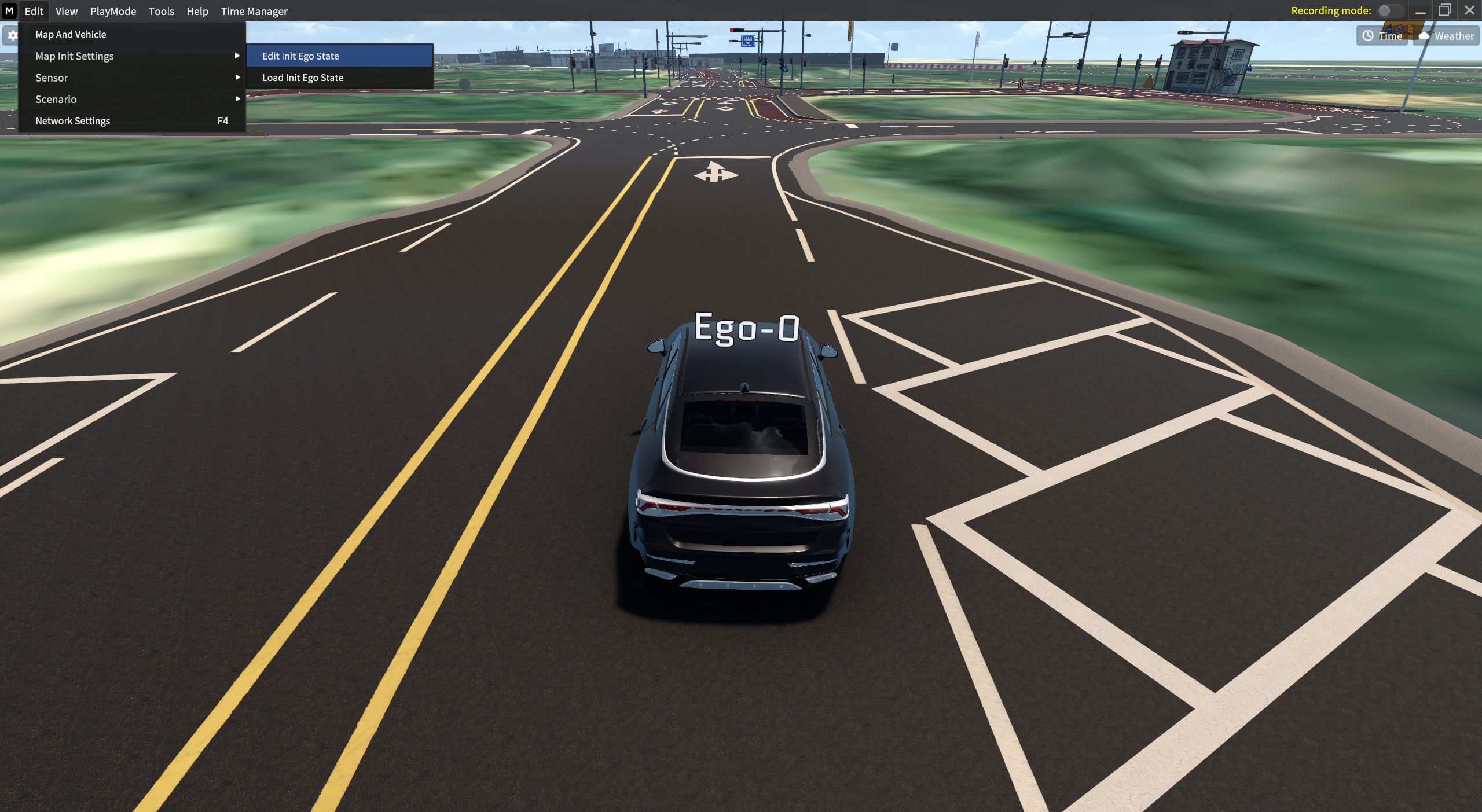Select Load Init Ego State
Screen dimensions: 1482x812
(302, 77)
